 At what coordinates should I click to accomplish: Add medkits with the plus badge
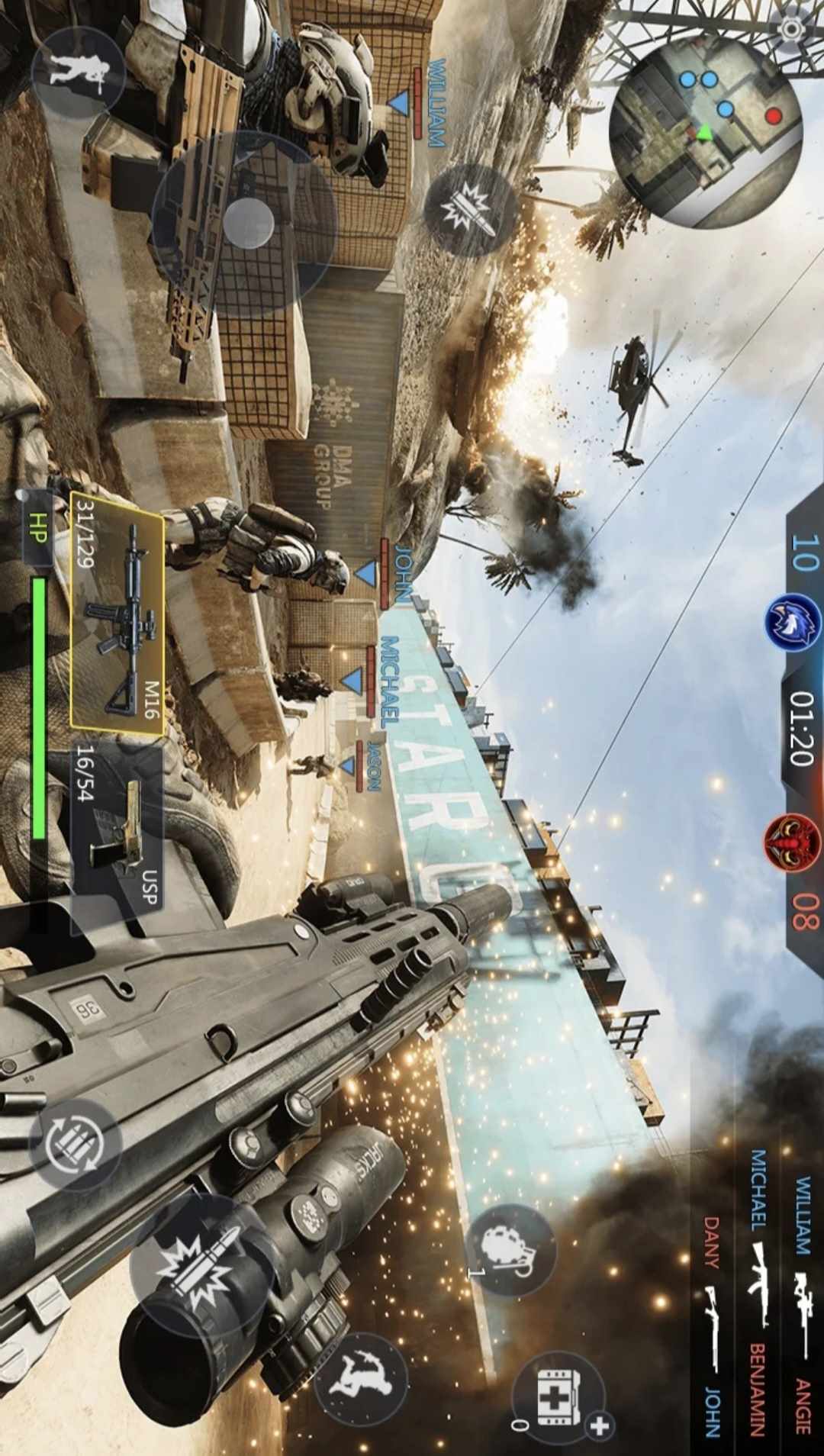[600, 1425]
